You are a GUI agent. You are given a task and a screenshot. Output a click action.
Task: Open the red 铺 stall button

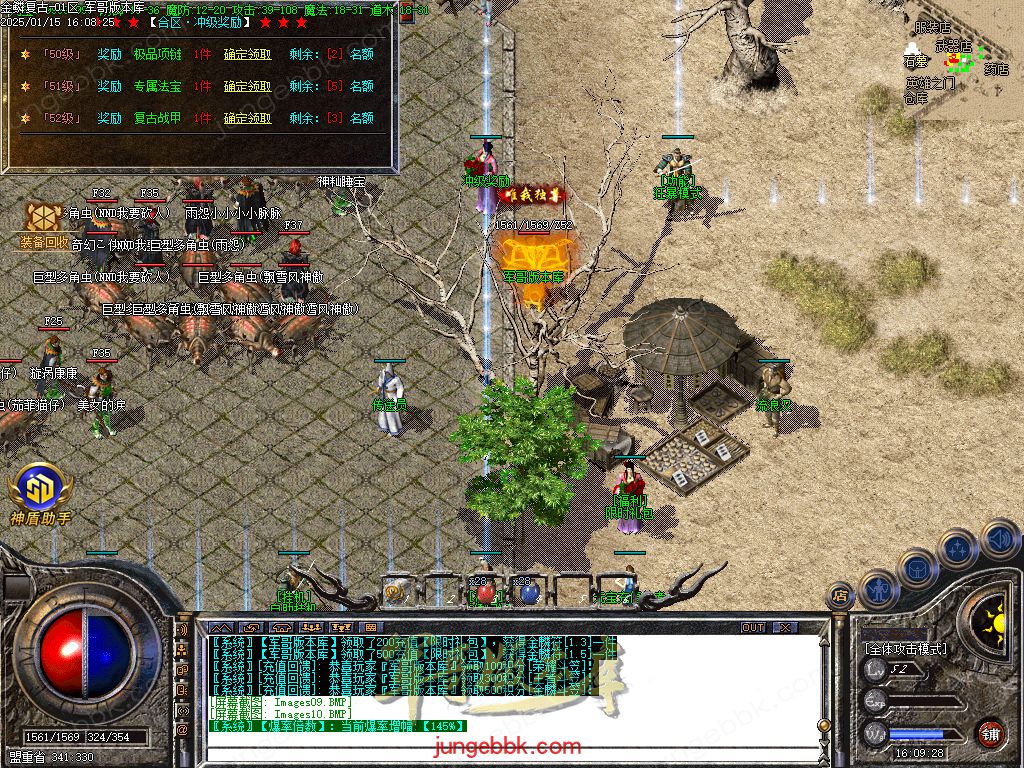(x=989, y=731)
